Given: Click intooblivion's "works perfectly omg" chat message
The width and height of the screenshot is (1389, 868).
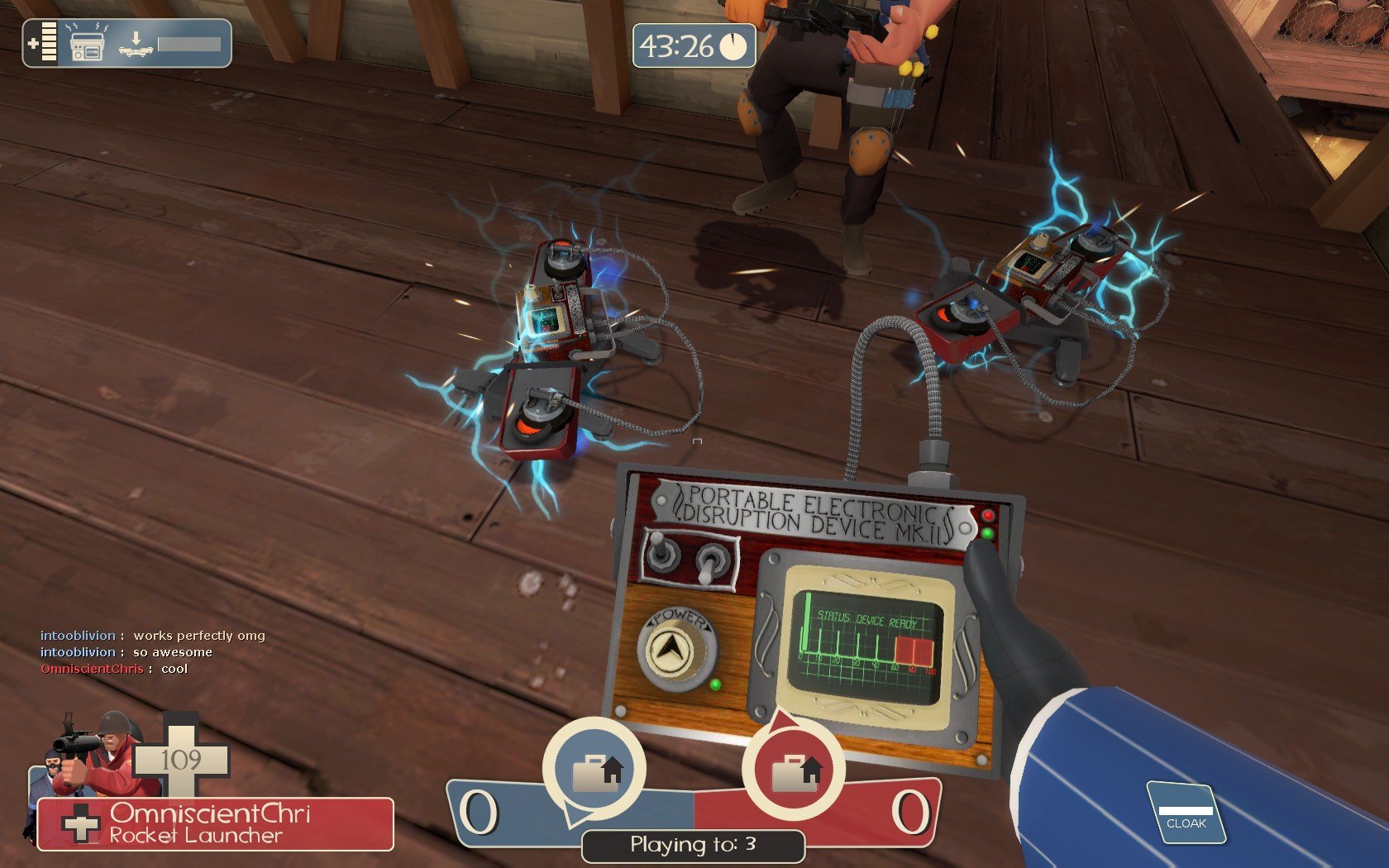Looking at the screenshot, I should pos(153,636).
